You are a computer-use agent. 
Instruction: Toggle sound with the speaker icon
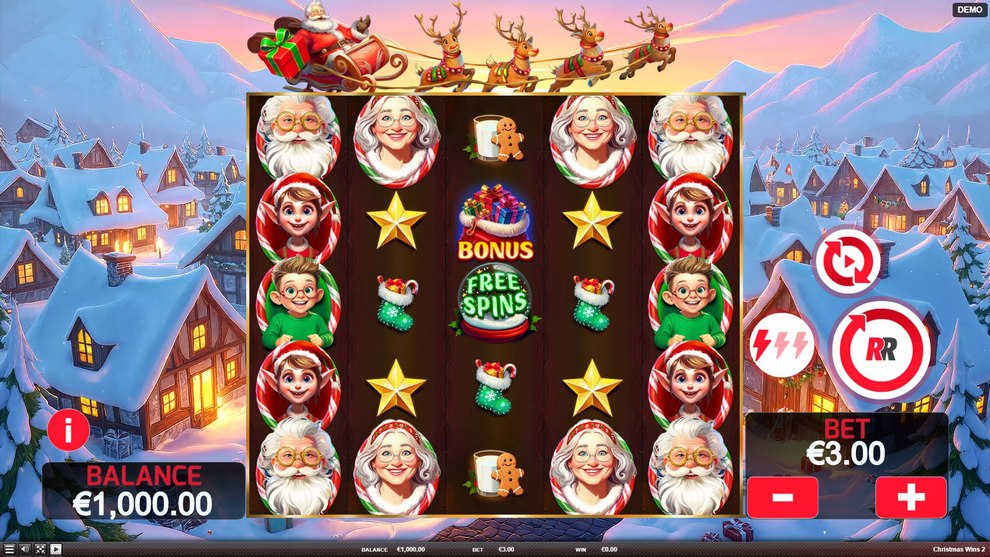click(x=24, y=549)
